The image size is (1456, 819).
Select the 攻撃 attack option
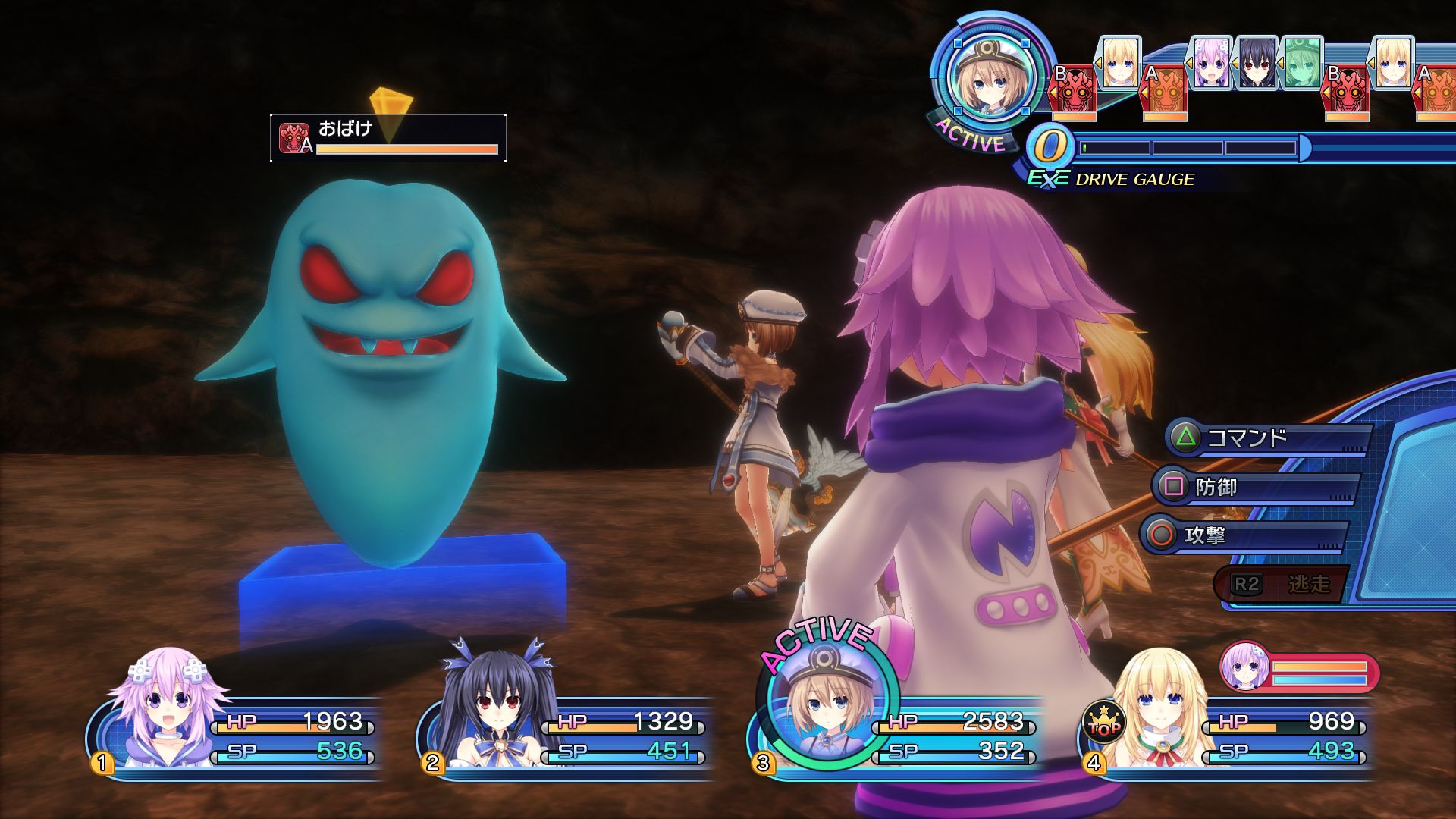(1244, 535)
